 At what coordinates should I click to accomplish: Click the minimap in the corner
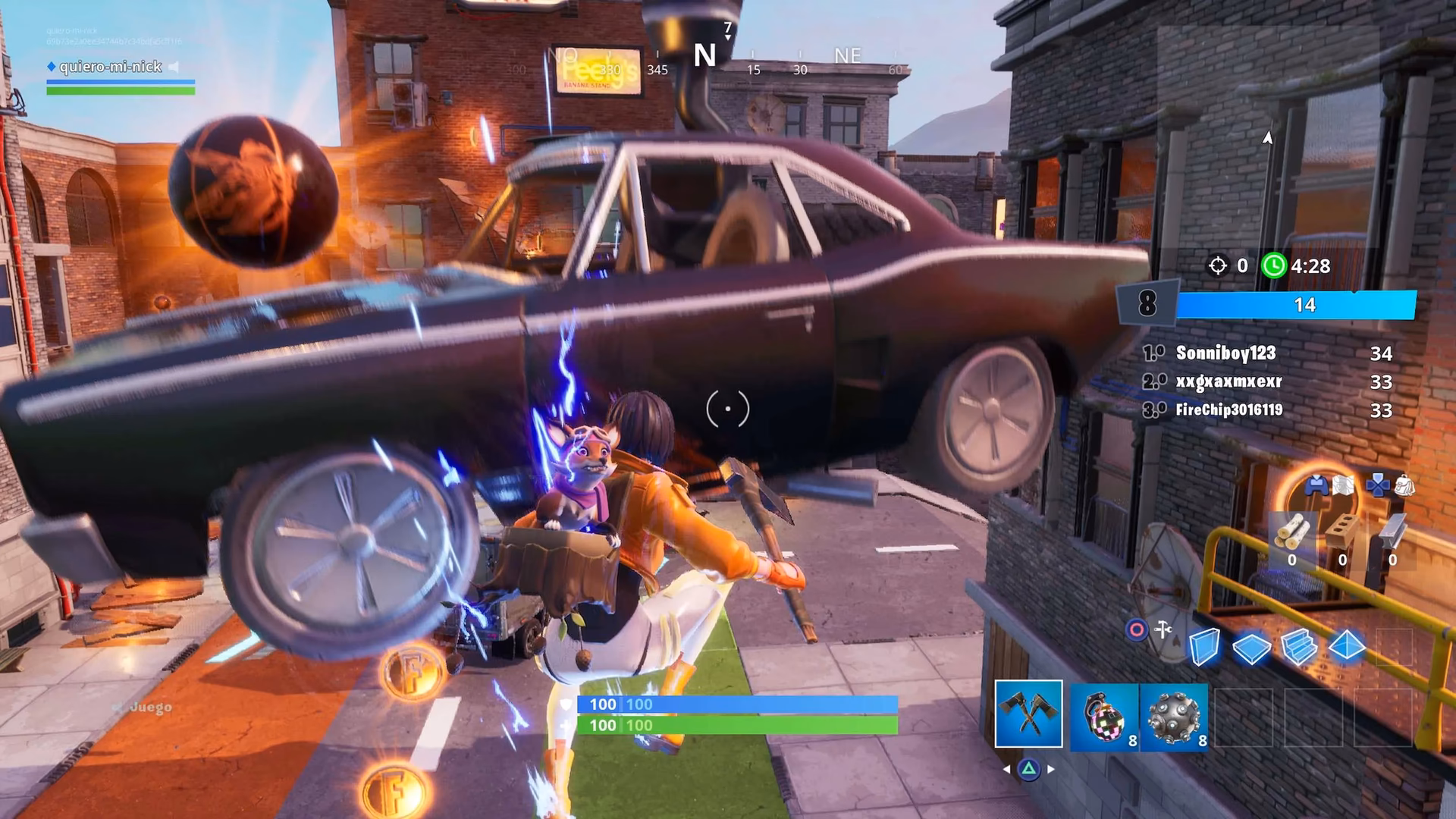point(1266,136)
